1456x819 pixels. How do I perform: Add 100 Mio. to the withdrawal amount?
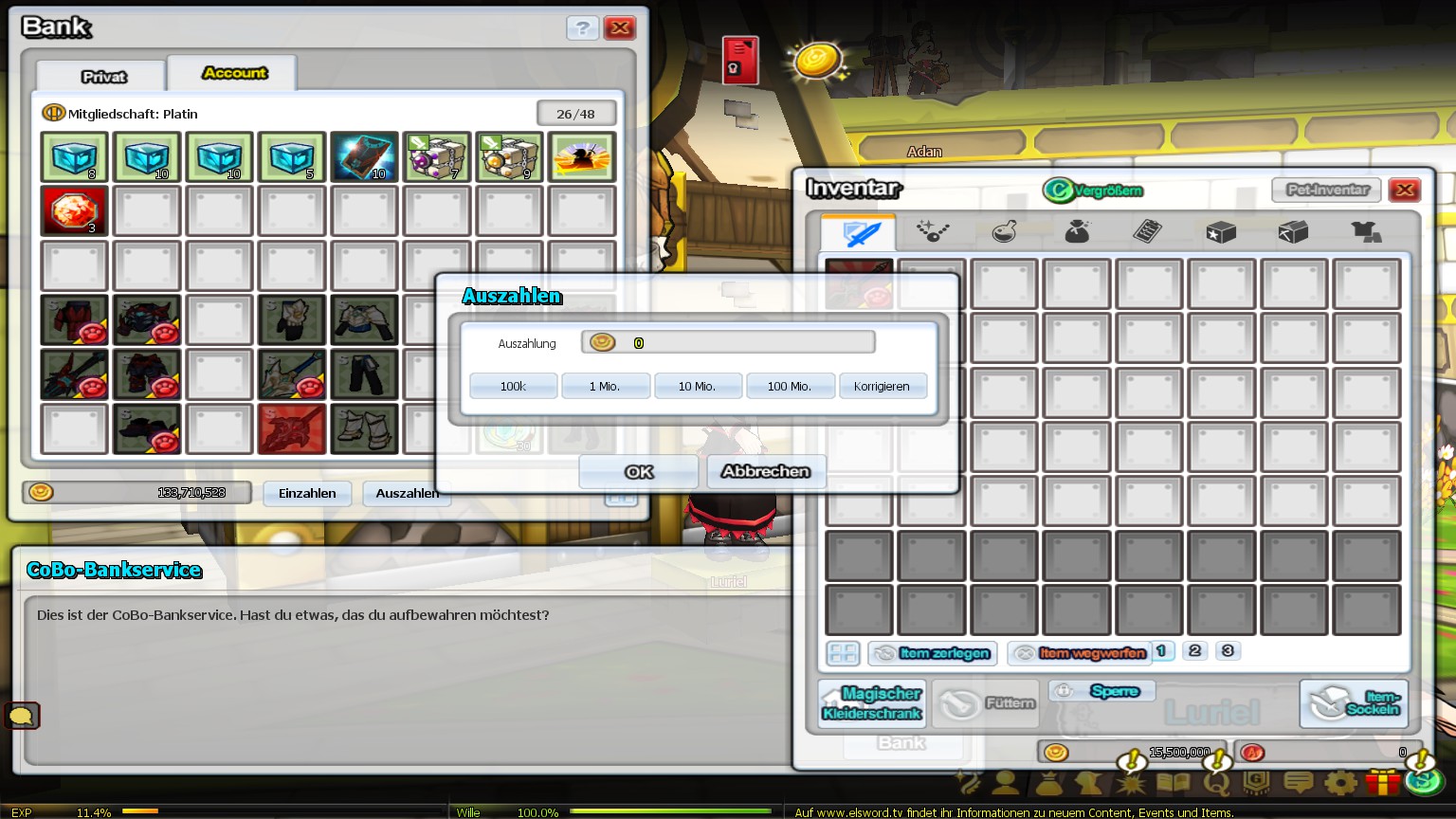coord(789,386)
